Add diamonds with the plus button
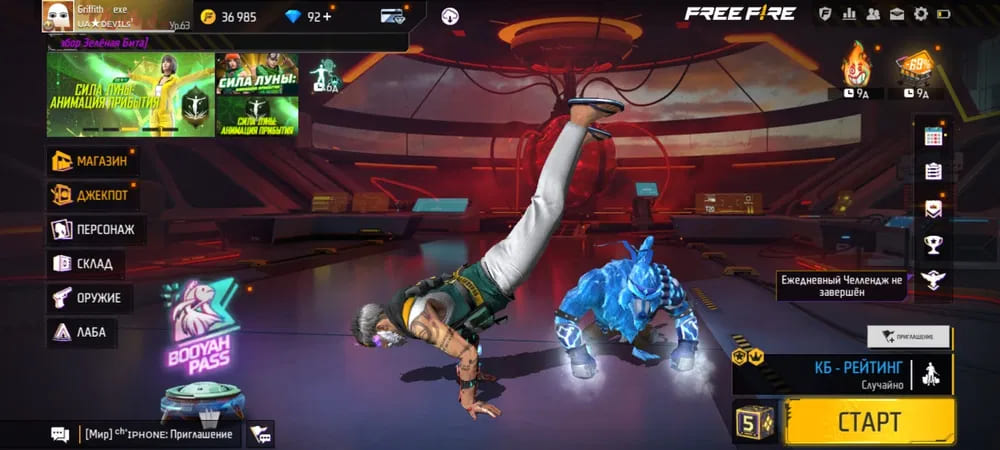 pyautogui.click(x=327, y=16)
